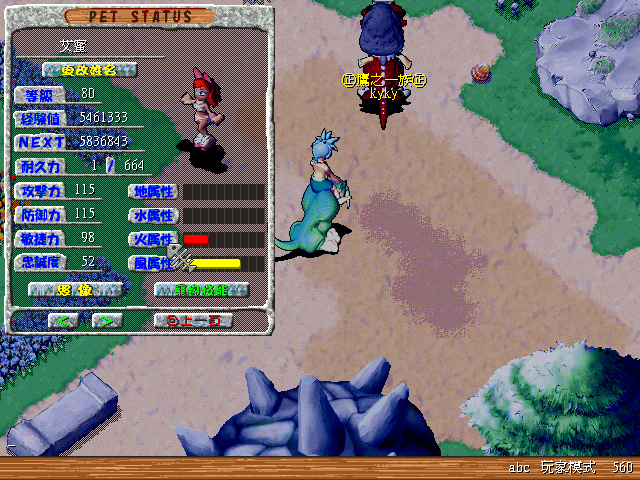This screenshot has height=480, width=640.
Task: Go back with the 上一頁 button
Action: pos(194,320)
